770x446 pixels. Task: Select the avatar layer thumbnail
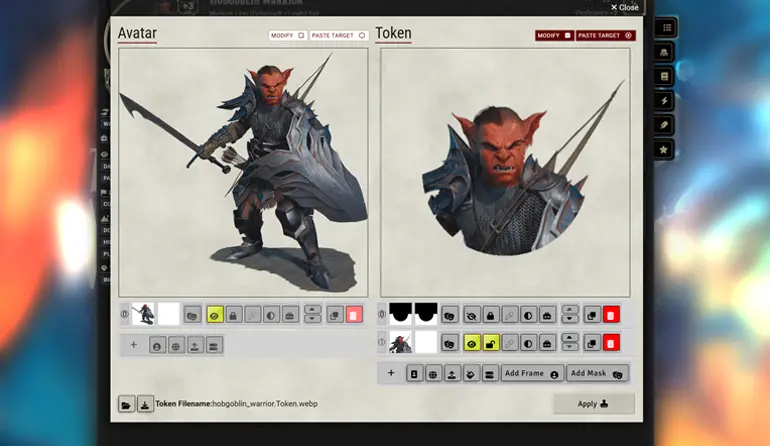point(143,314)
